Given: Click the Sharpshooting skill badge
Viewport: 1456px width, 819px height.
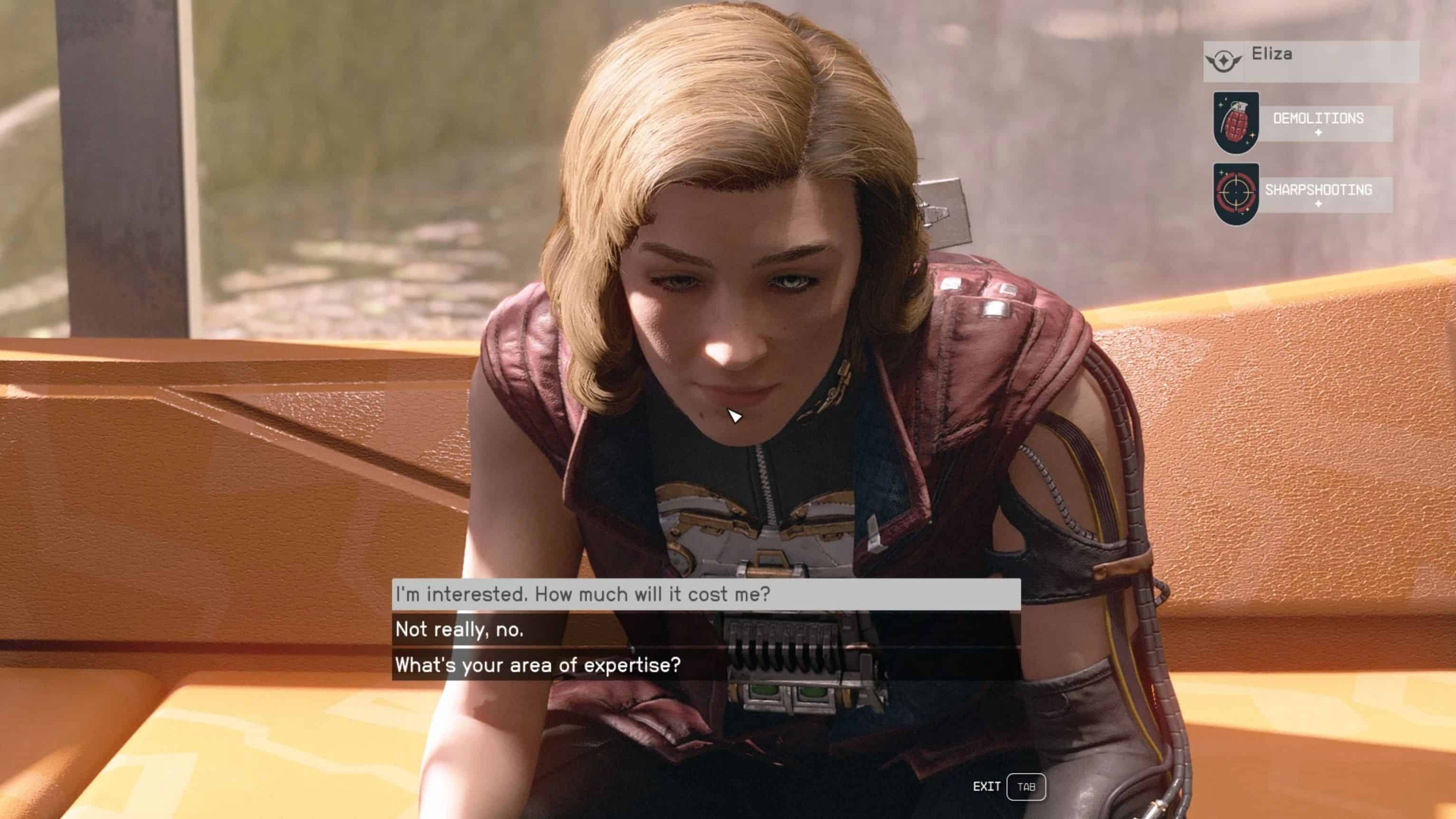Looking at the screenshot, I should pyautogui.click(x=1236, y=193).
